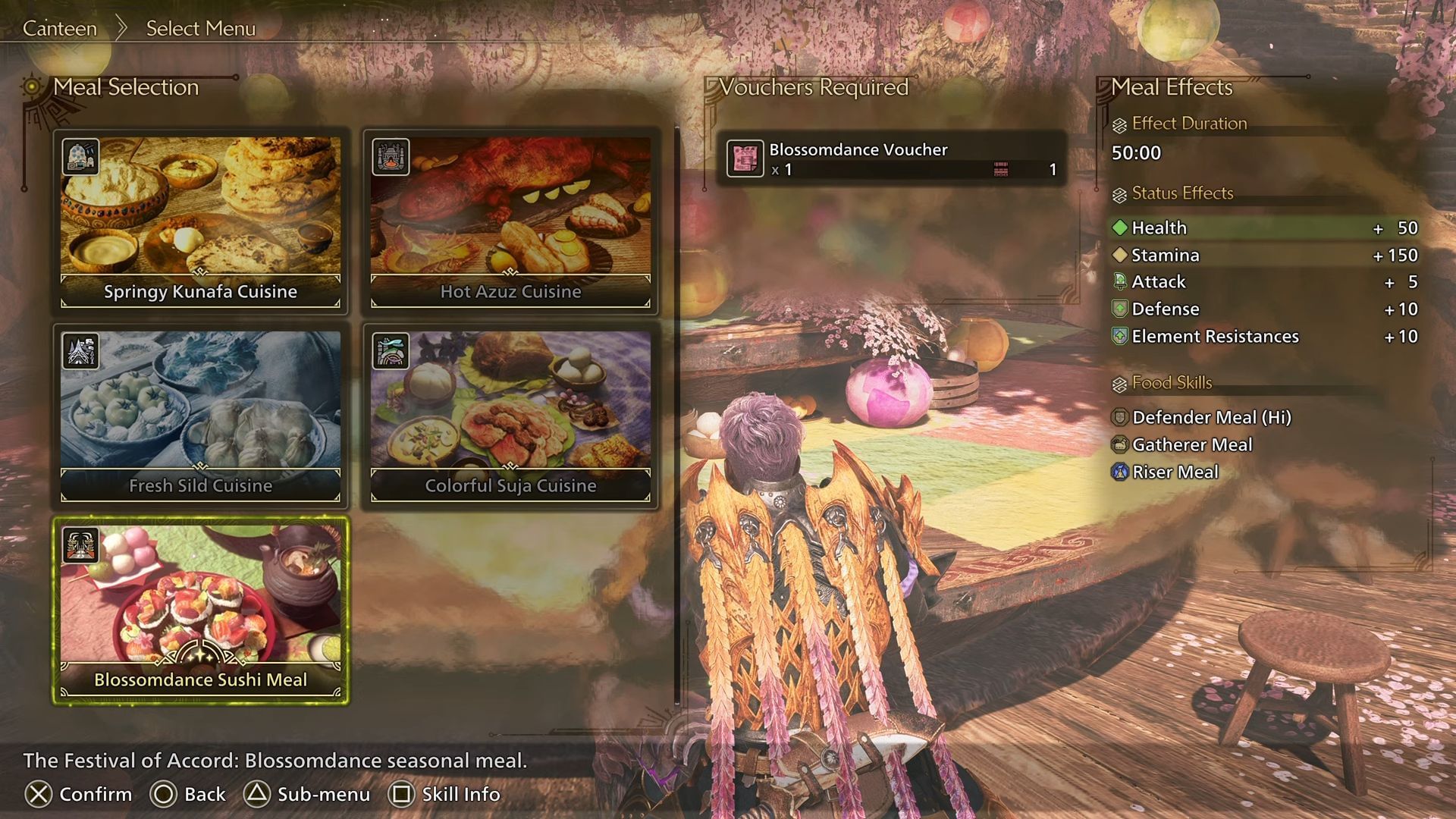
Task: Select the Springy Kunafa Cuisine meal
Action: 200,221
